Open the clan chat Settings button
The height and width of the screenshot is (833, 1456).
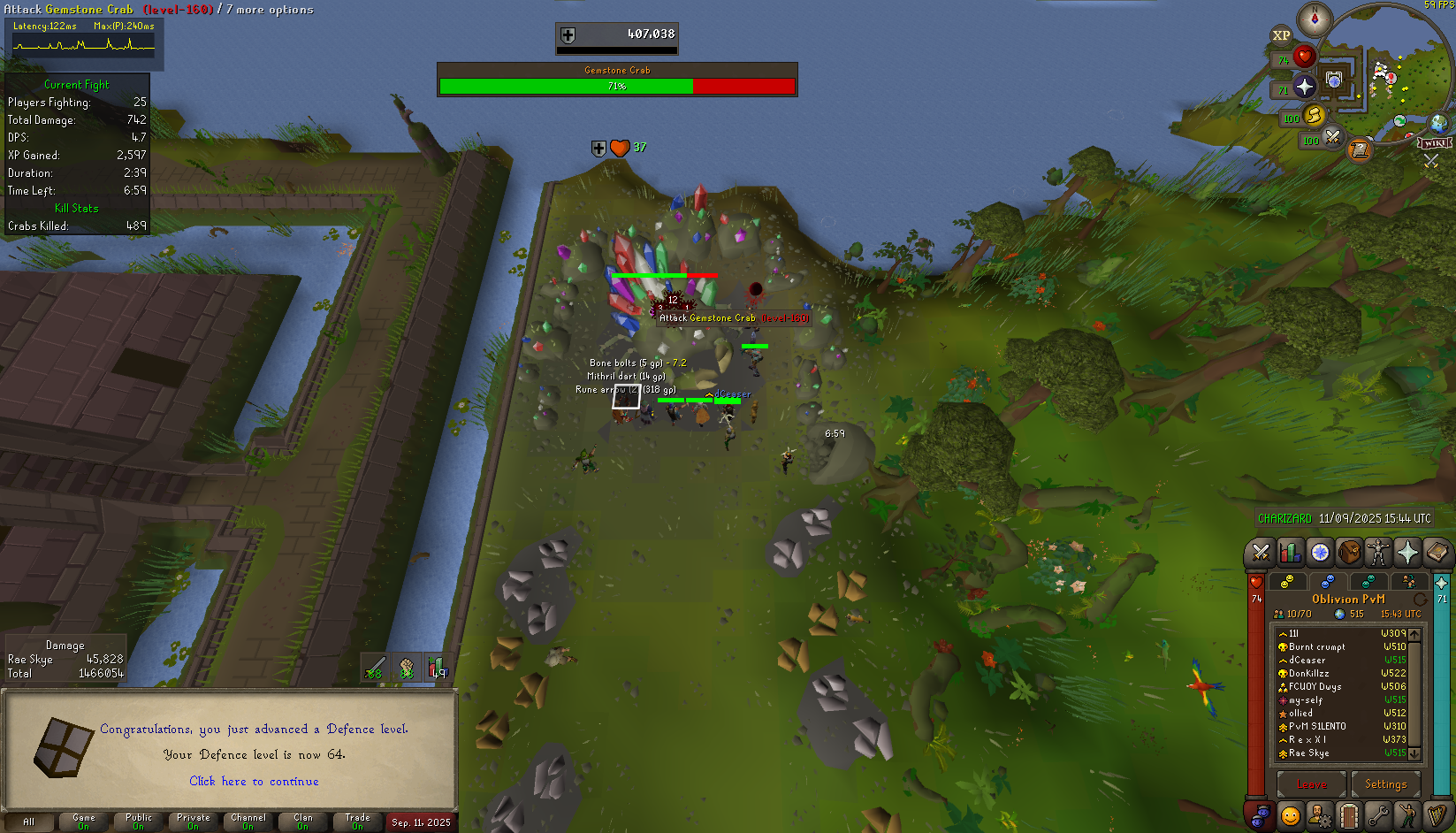[1385, 784]
